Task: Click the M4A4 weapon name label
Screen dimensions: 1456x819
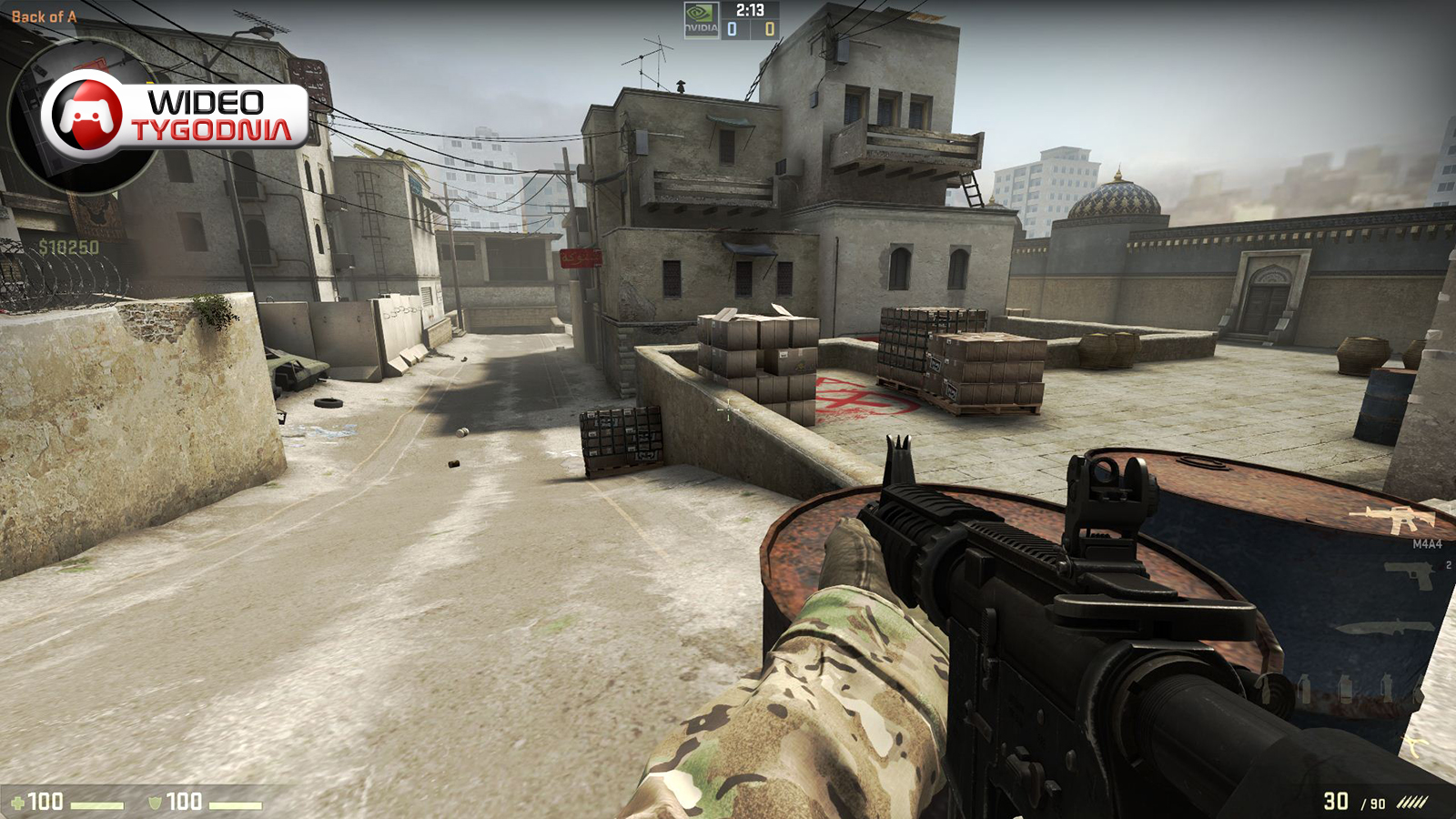Action: pyautogui.click(x=1427, y=543)
